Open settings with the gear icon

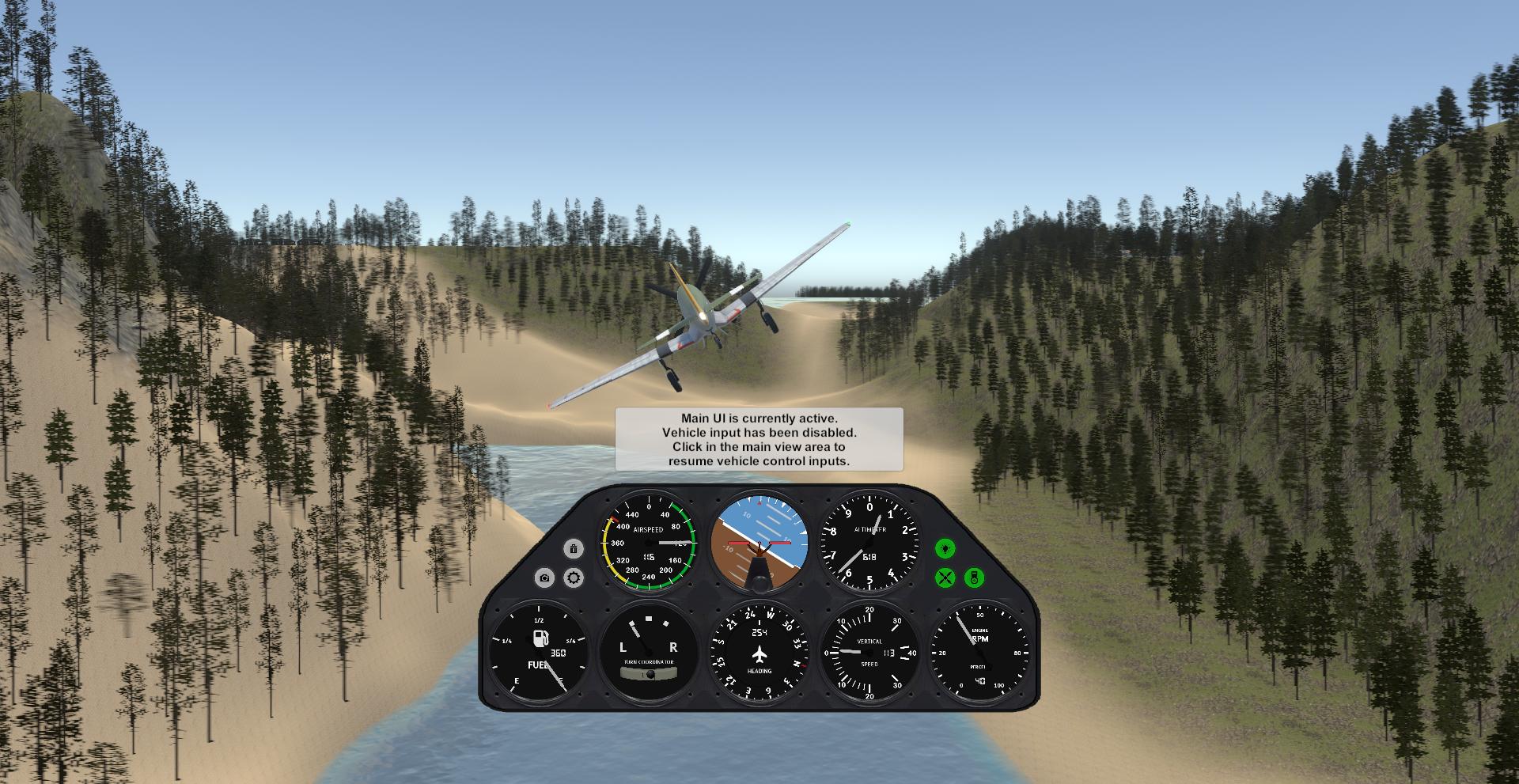point(574,578)
